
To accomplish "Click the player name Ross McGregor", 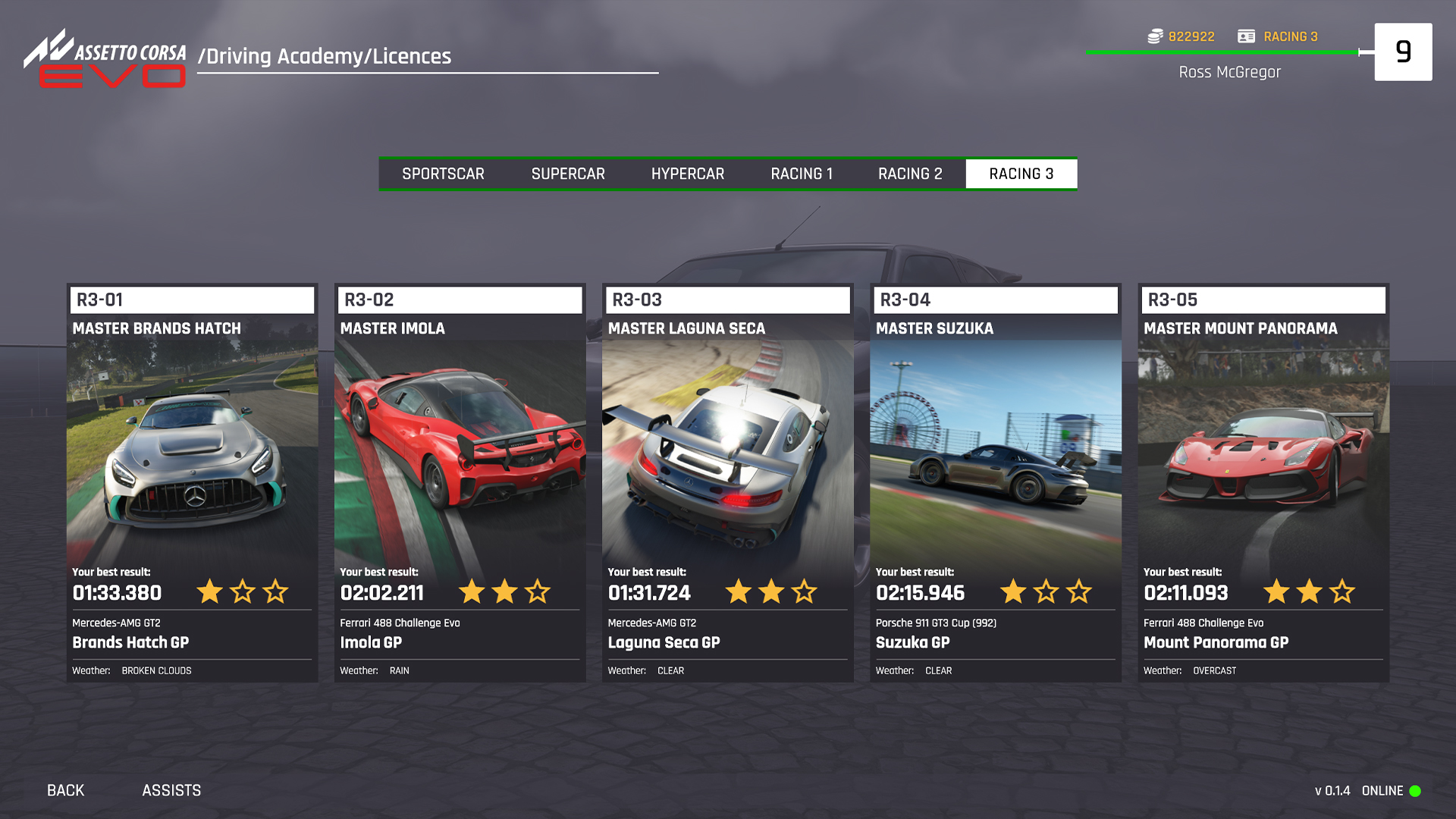I will tap(1230, 72).
